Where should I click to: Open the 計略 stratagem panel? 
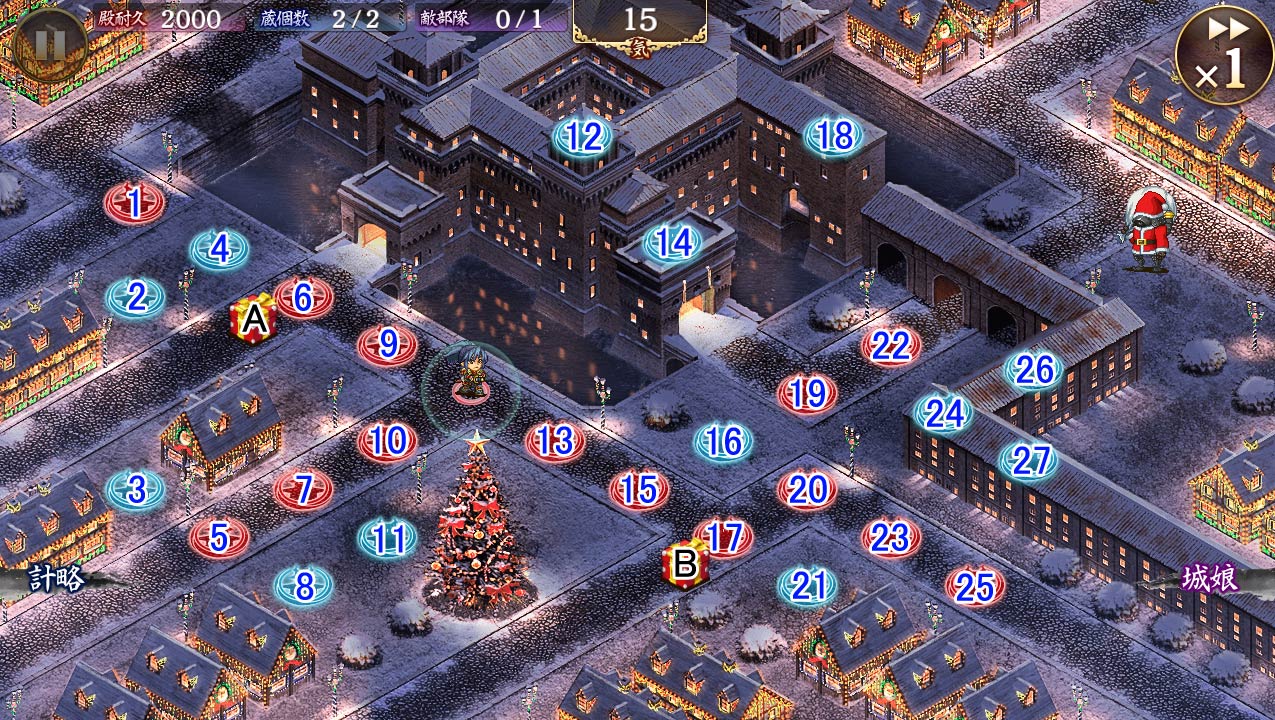coord(55,578)
